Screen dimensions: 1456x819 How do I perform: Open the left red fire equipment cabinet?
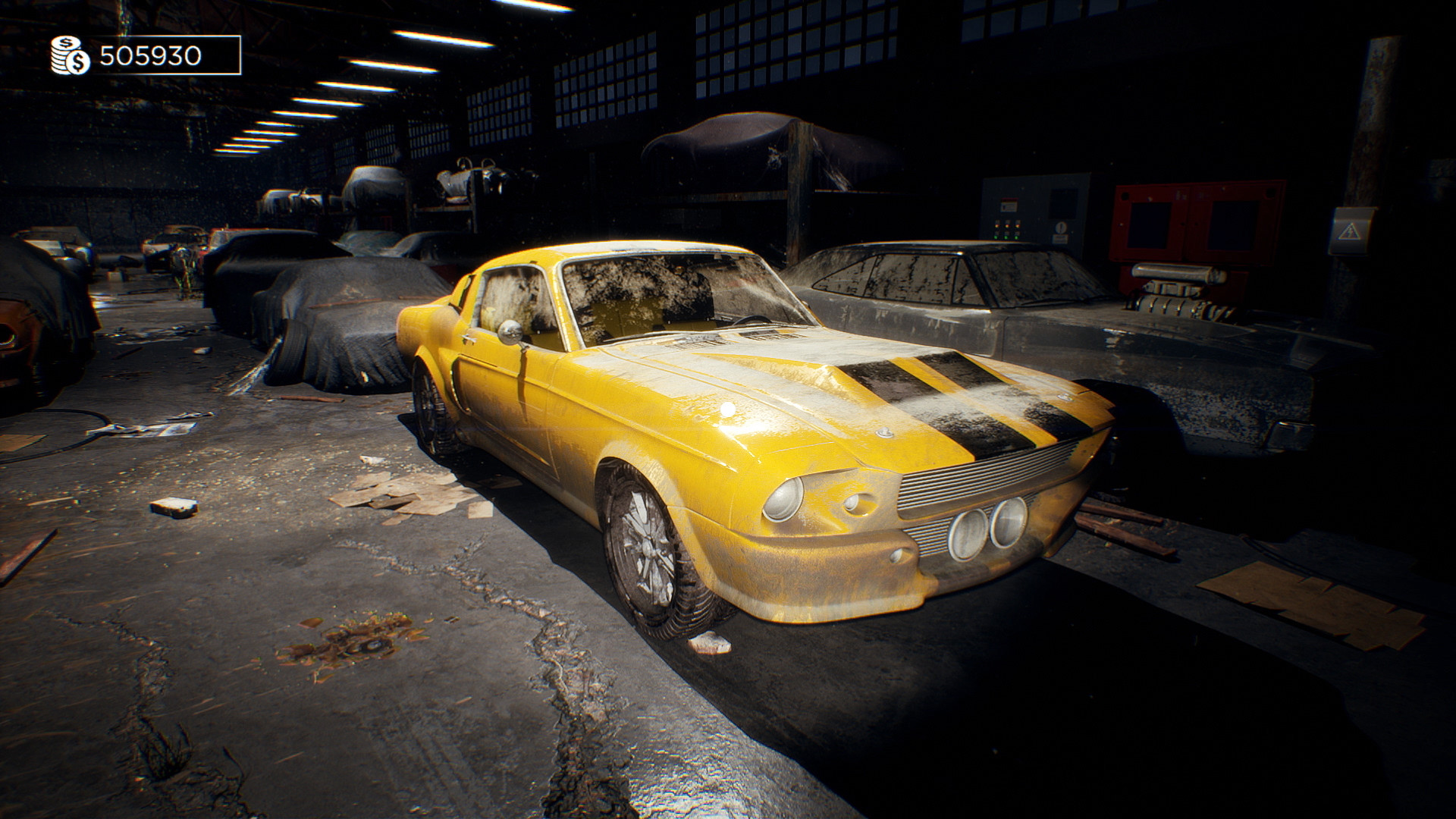1147,220
